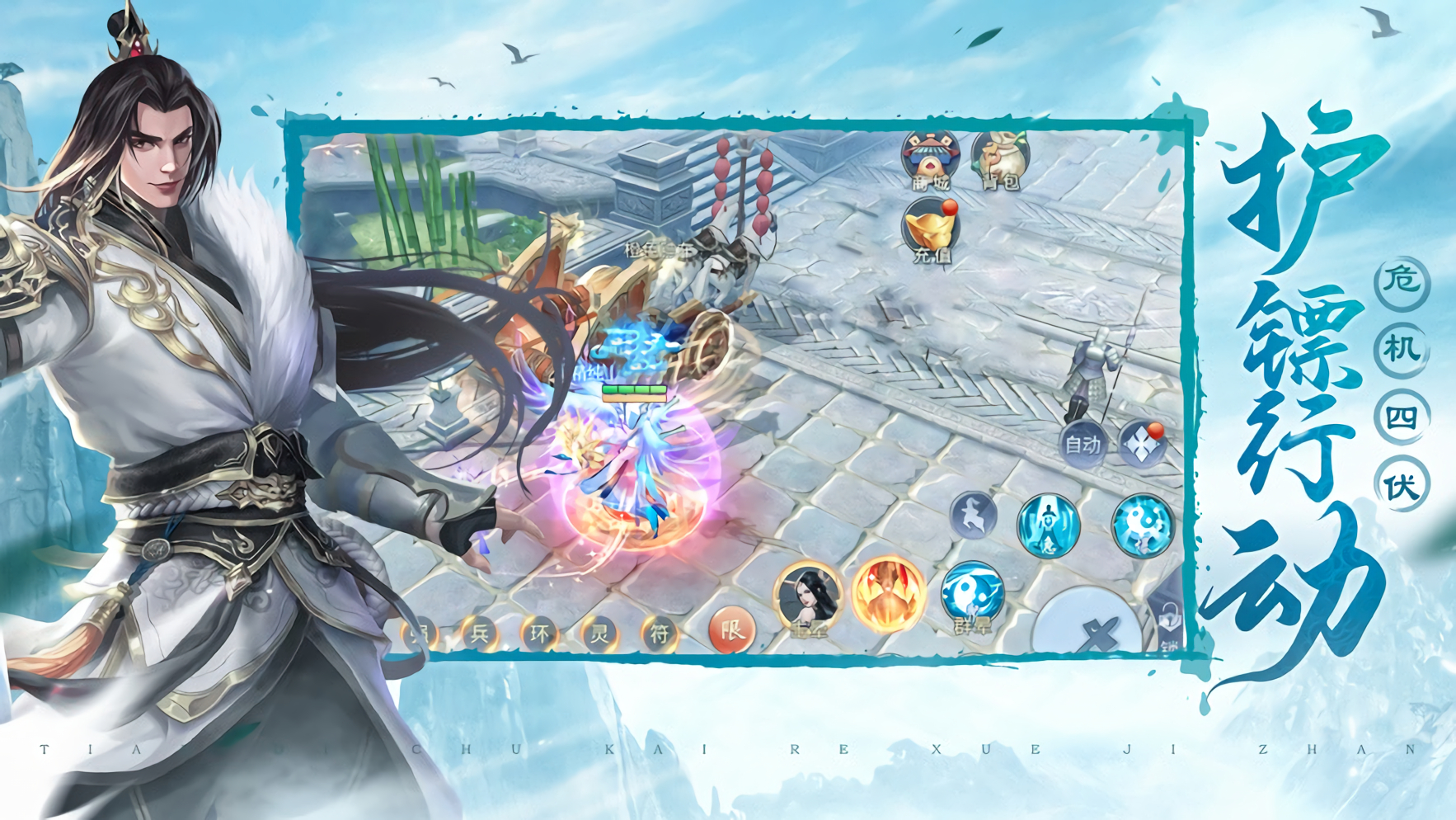Open the 兵 weapon button
This screenshot has height=820, width=1456.
click(x=479, y=634)
